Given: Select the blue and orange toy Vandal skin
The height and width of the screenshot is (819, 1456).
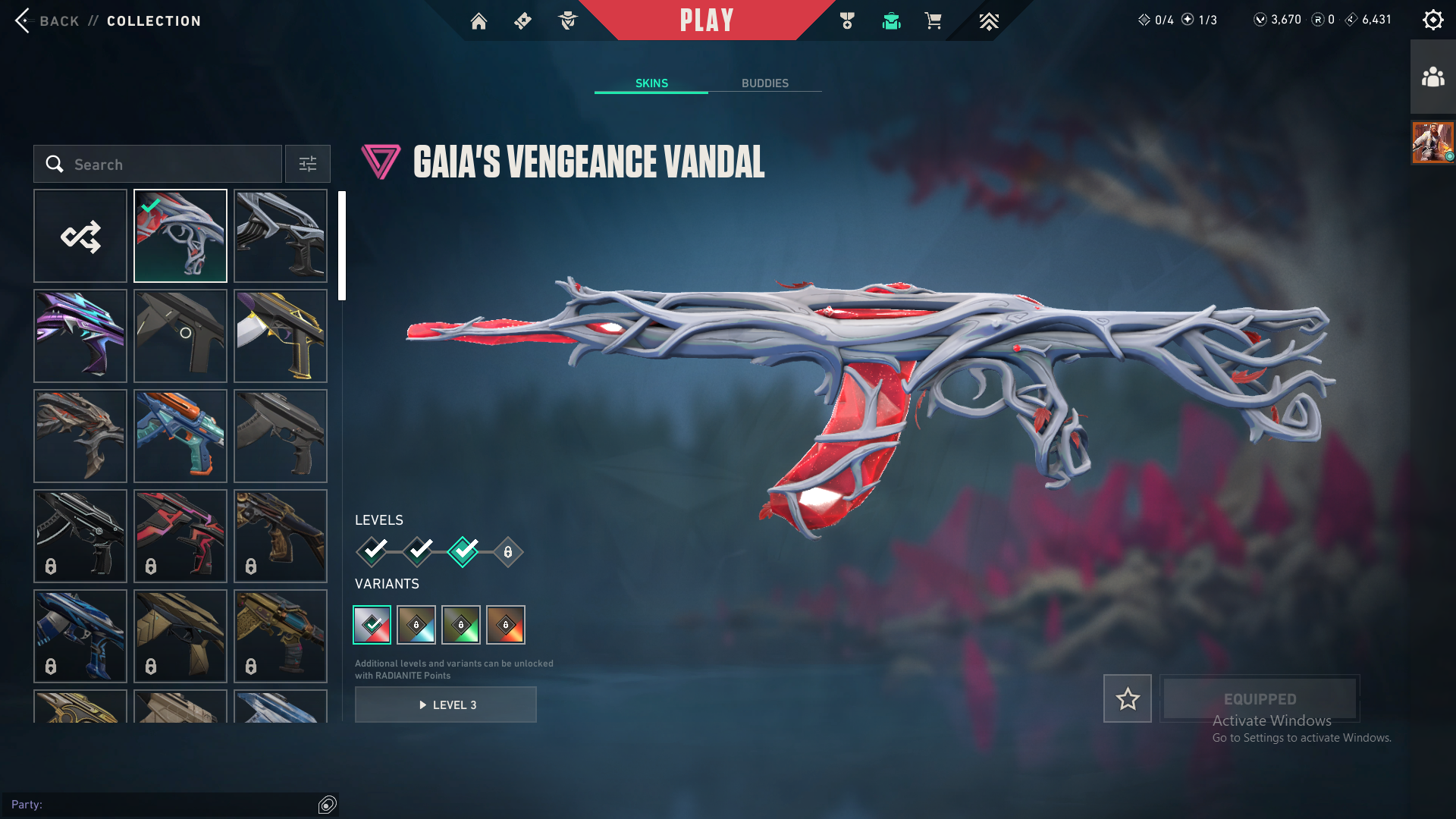Looking at the screenshot, I should [x=180, y=436].
